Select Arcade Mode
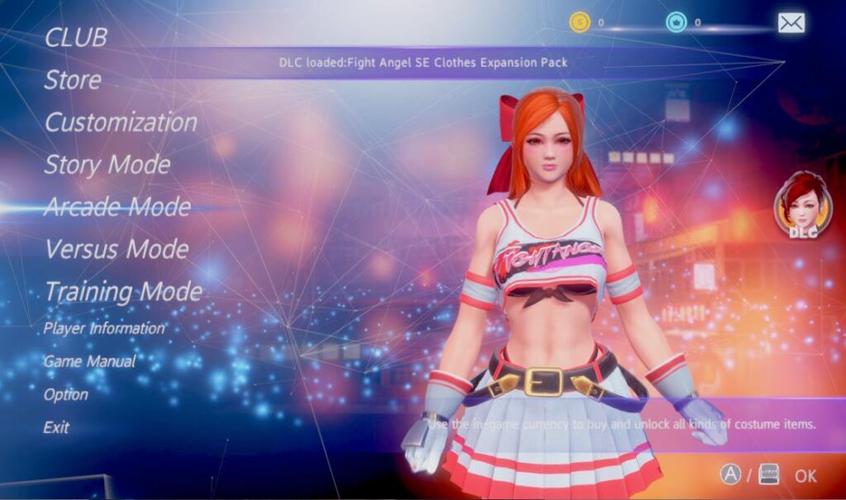This screenshot has height=500, width=846. pos(116,207)
